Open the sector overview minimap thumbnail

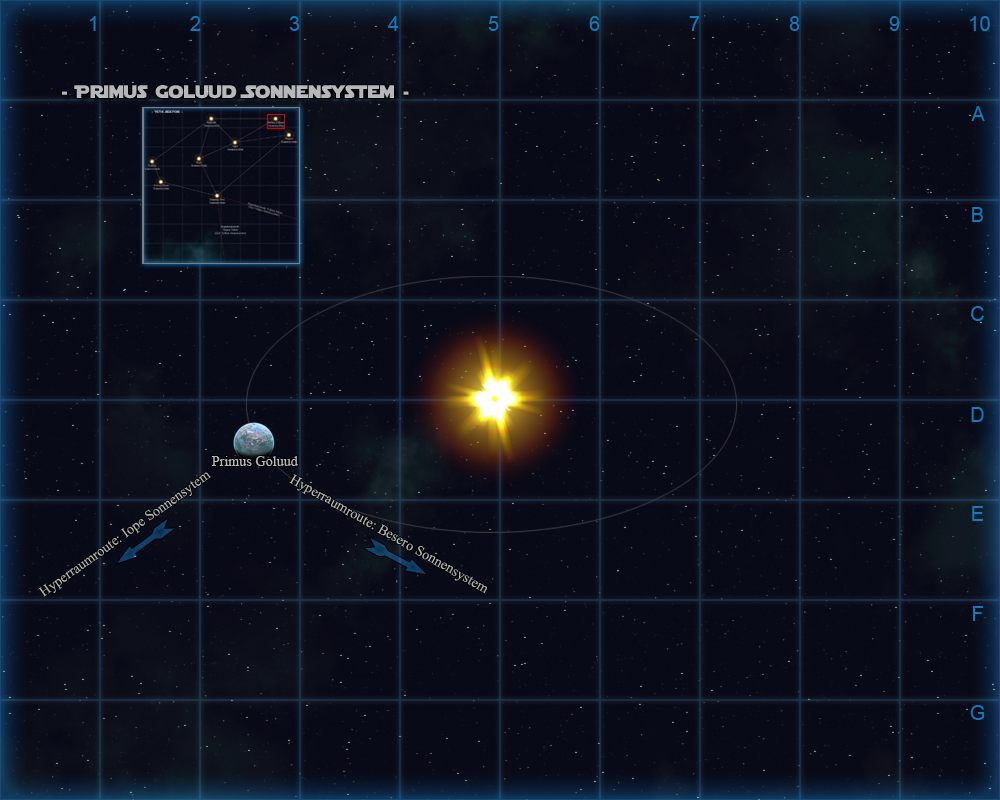(221, 186)
